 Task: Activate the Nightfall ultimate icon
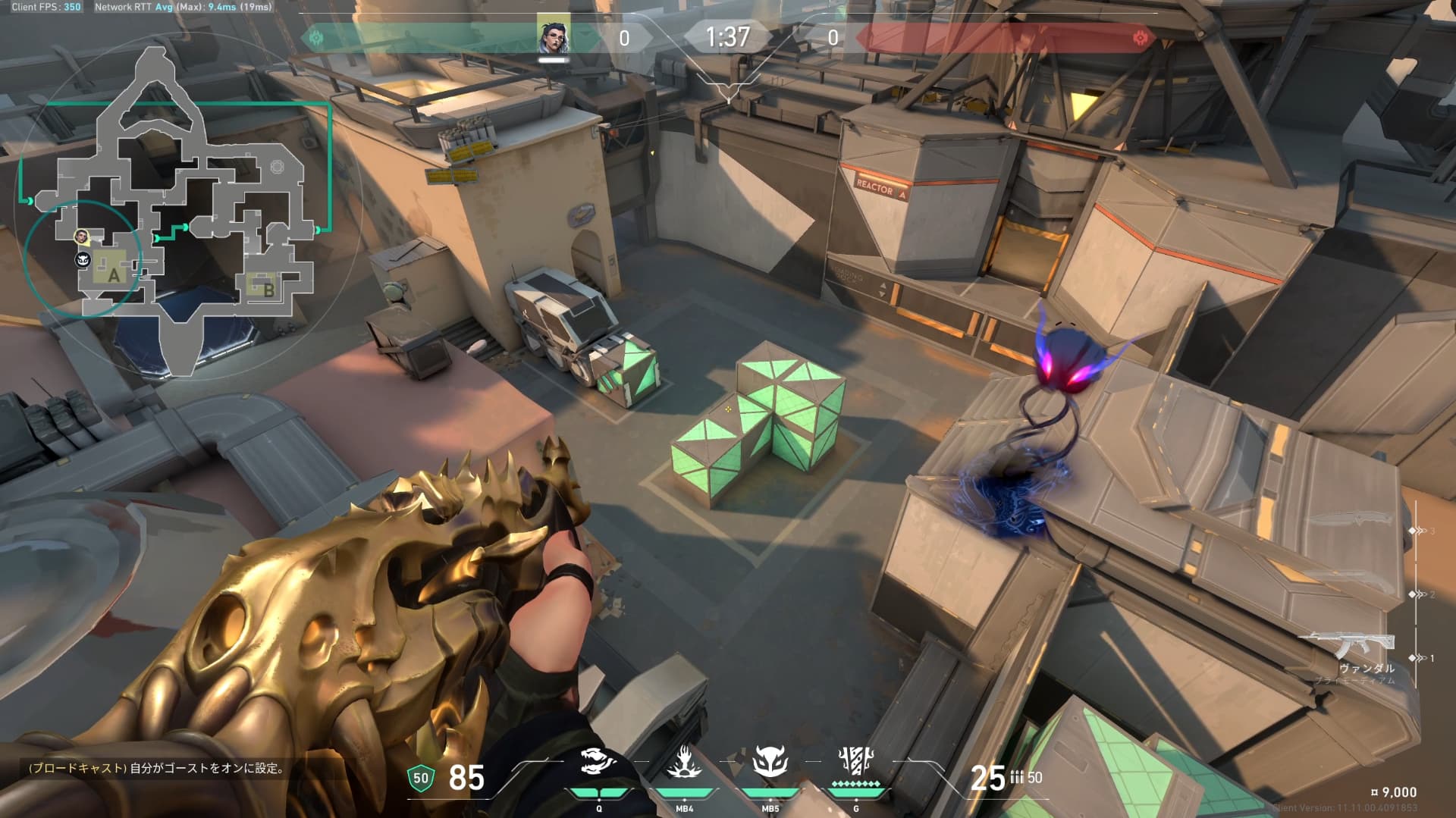click(x=856, y=762)
